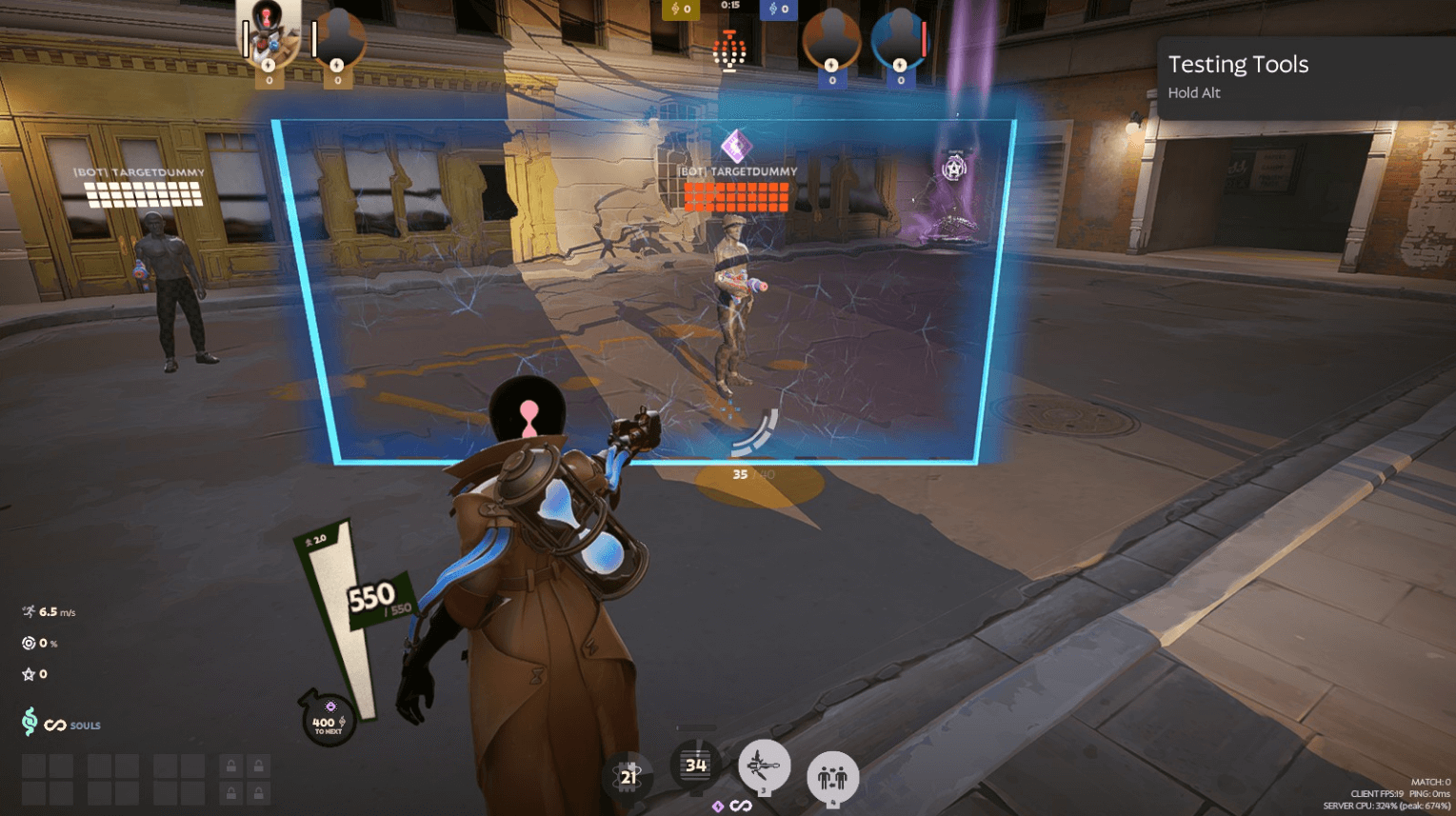
Task: Click the running speed 6.5 m/s stat icon
Action: pyautogui.click(x=26, y=611)
